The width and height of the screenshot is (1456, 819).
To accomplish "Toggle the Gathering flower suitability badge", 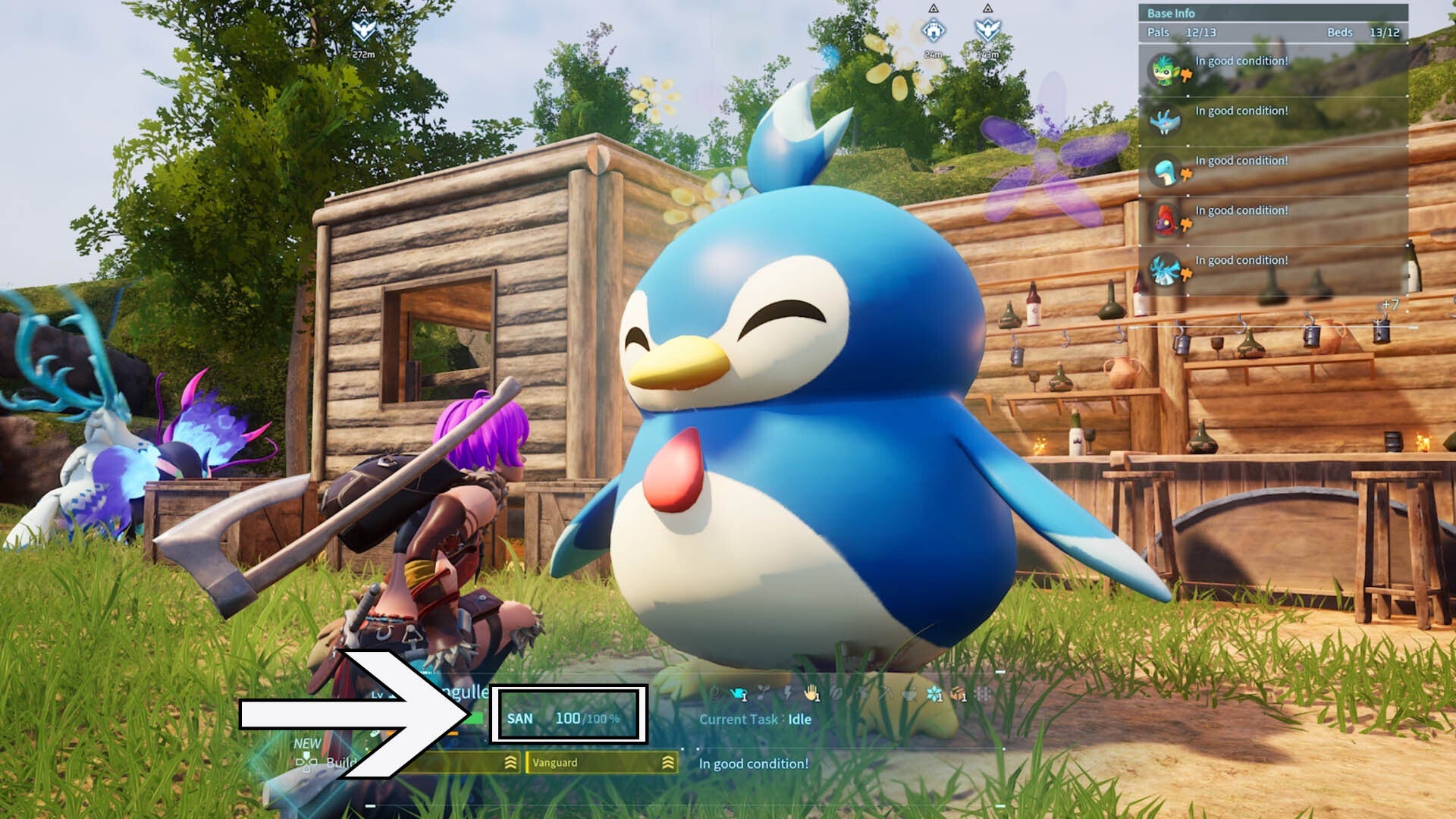I will [934, 692].
